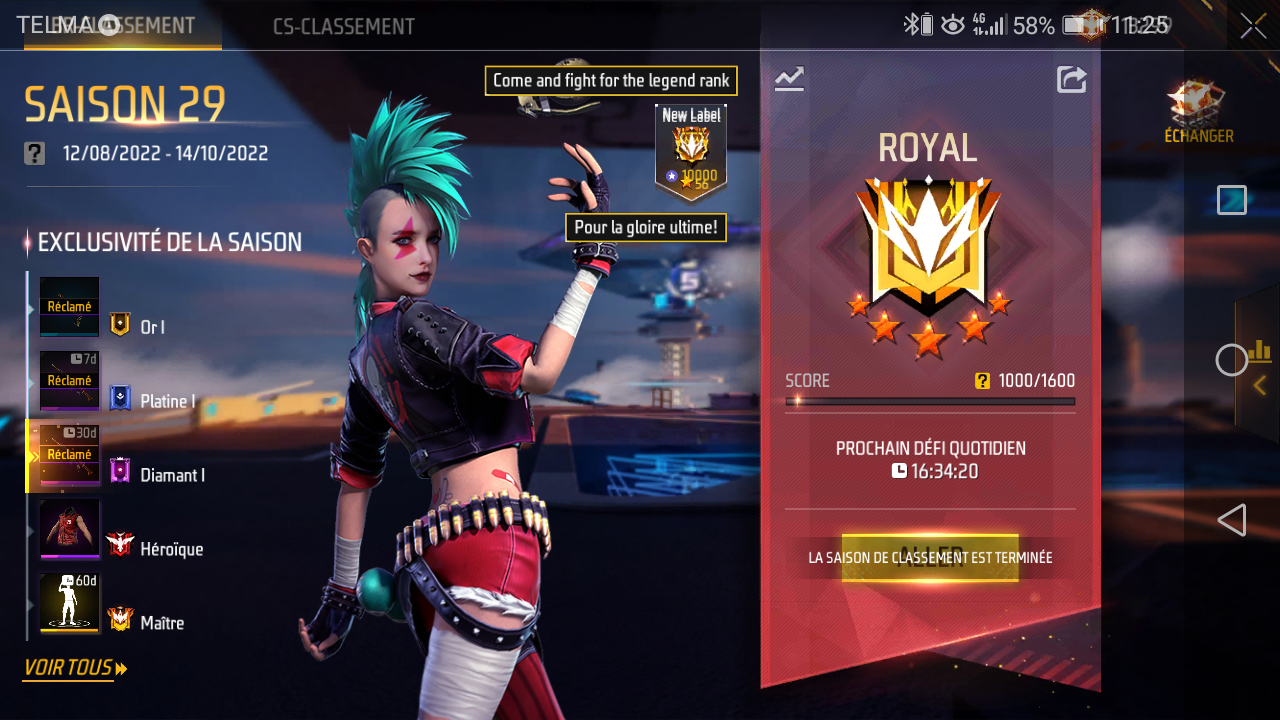Click the score help question mark
Image resolution: width=1280 pixels, height=720 pixels.
pyautogui.click(x=982, y=380)
